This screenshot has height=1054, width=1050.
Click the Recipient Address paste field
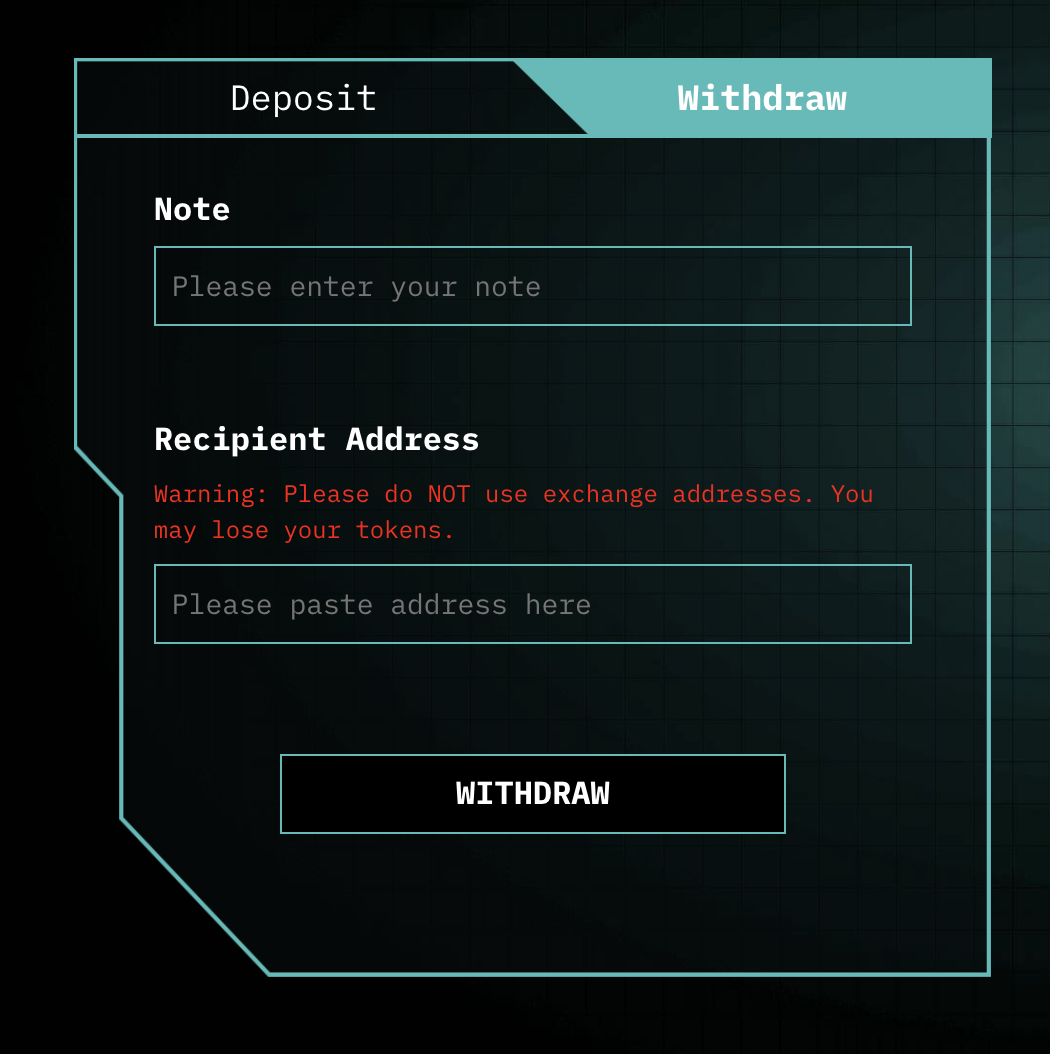[x=532, y=604]
